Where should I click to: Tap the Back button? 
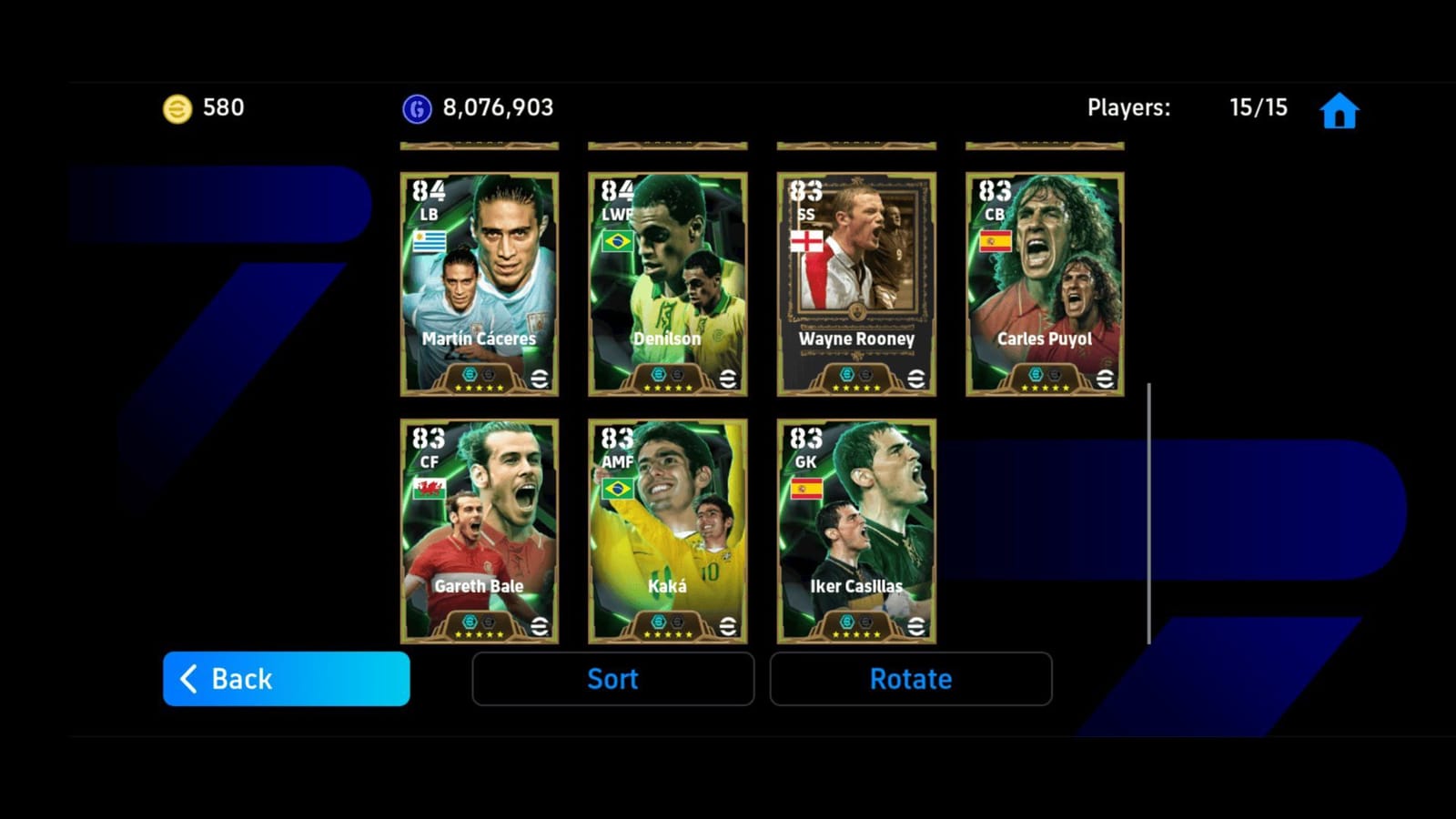tap(285, 678)
